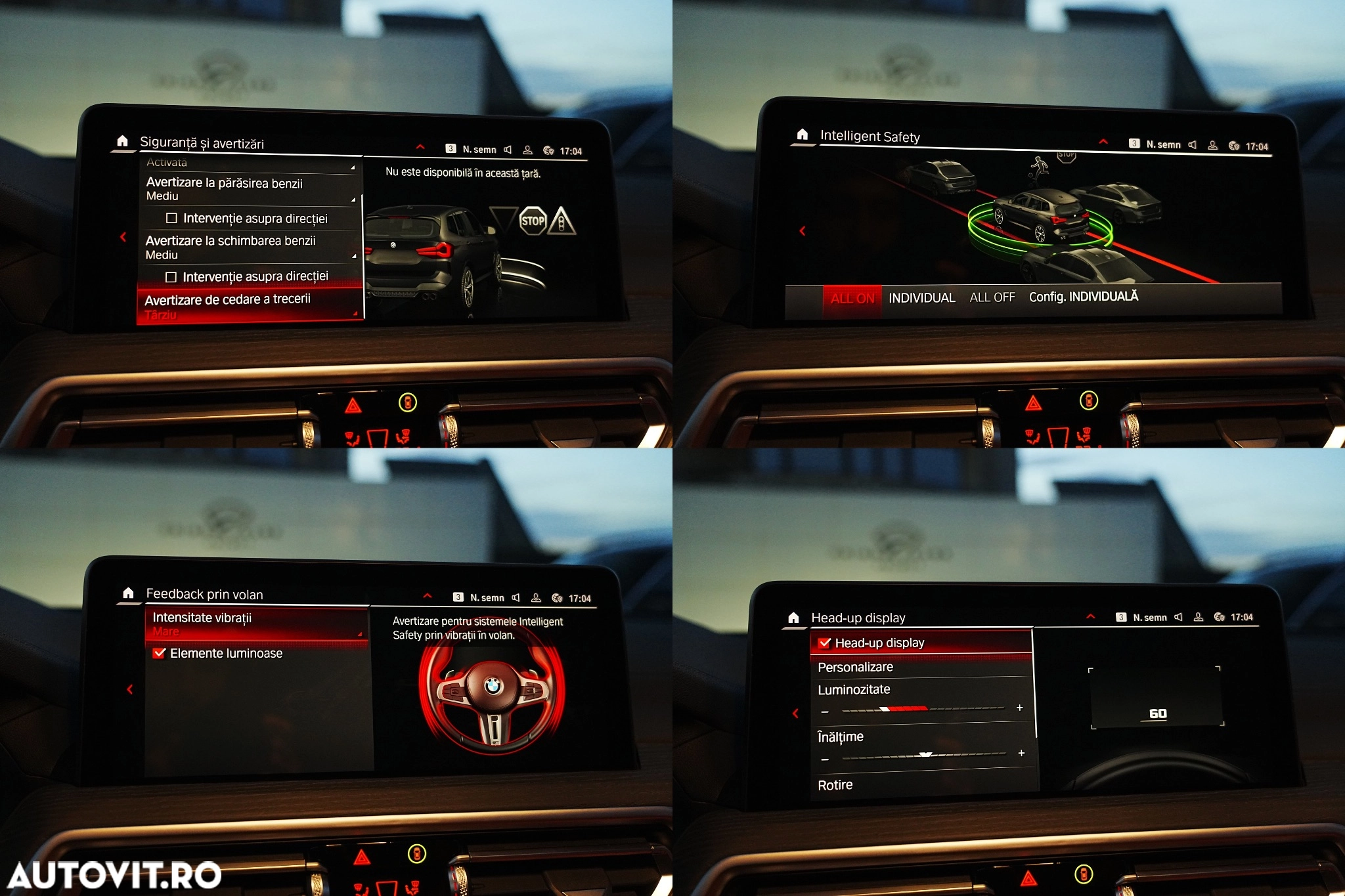Toggle the Head-up display checkbox
This screenshot has height=896, width=1345.
point(825,643)
